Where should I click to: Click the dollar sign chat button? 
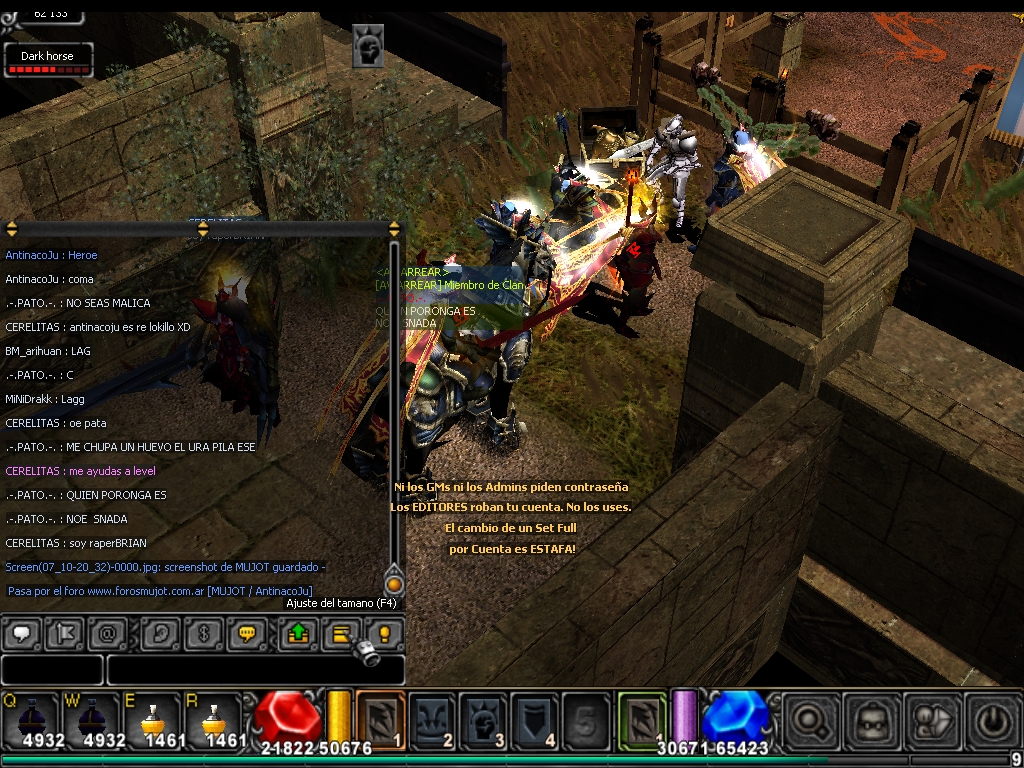click(204, 633)
